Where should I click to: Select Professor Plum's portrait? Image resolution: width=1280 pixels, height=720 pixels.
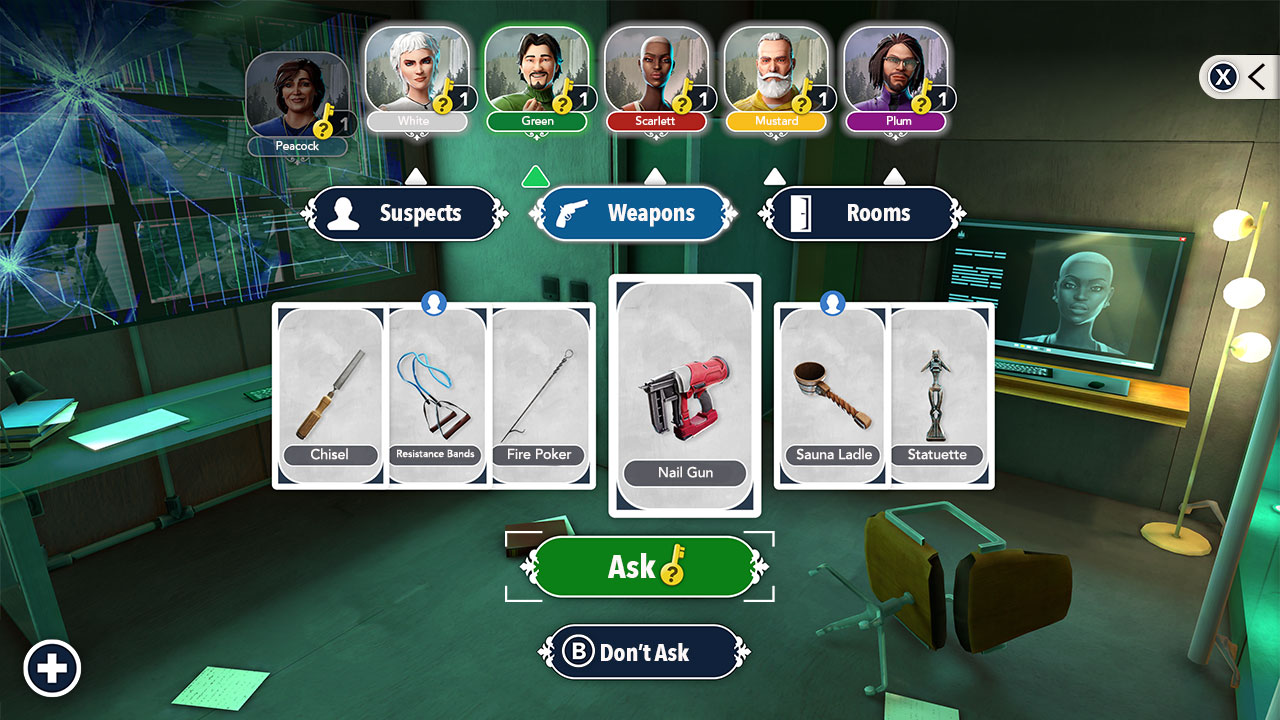(897, 70)
